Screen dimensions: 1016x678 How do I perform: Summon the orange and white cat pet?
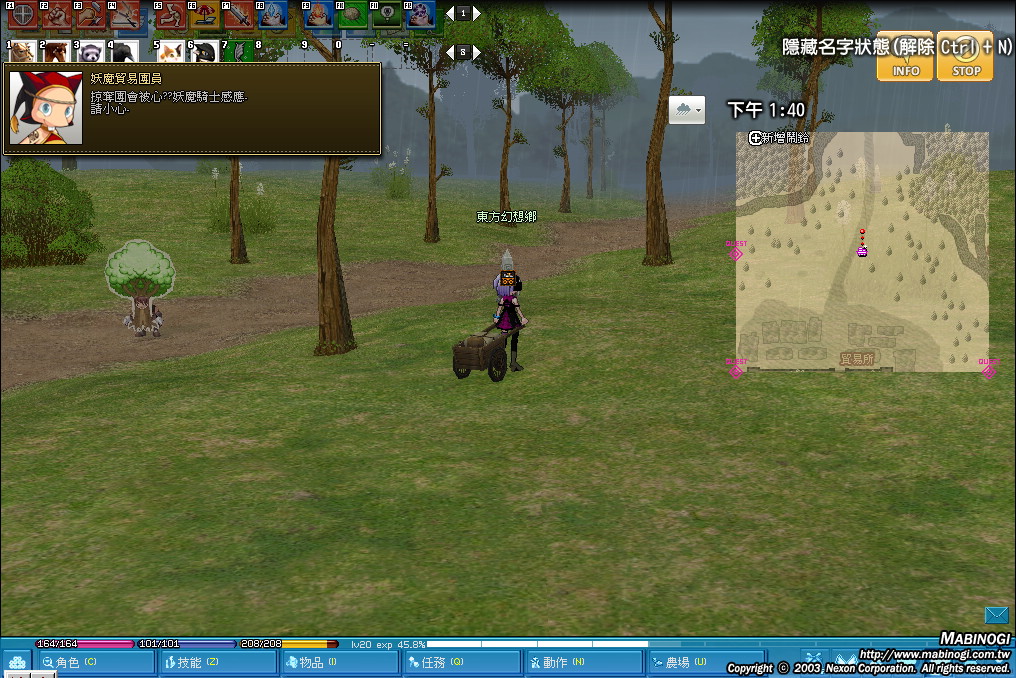pos(170,51)
